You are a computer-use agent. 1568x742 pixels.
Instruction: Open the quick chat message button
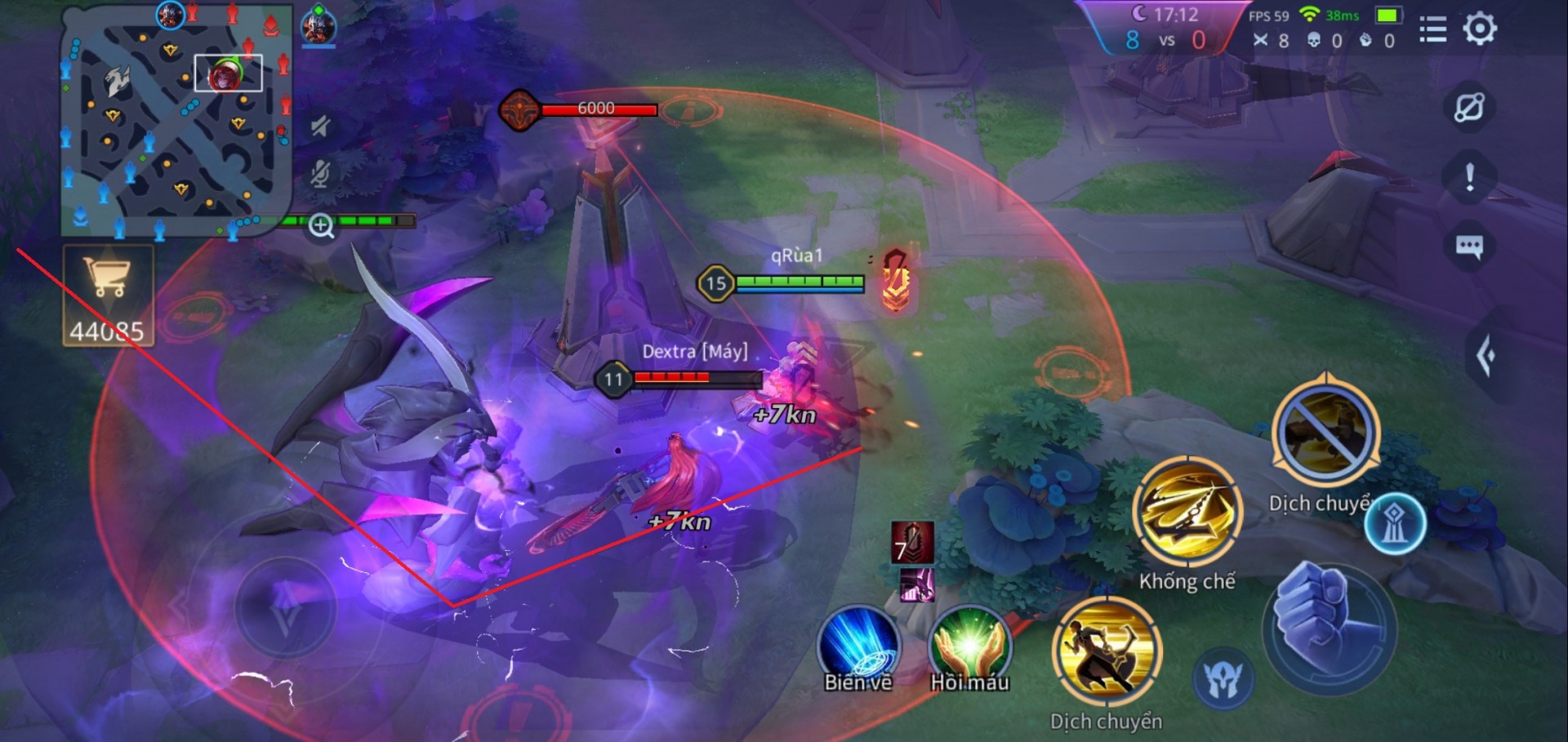coord(1469,247)
